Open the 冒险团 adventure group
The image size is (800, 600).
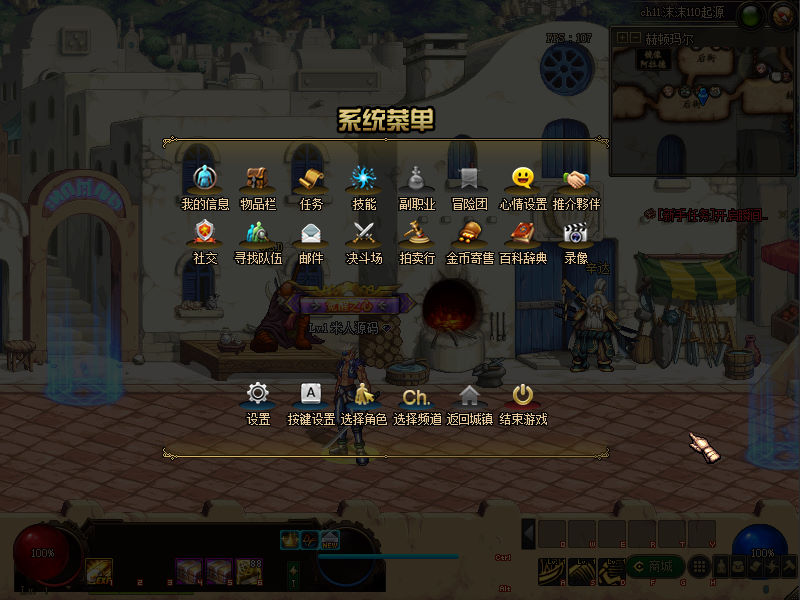(469, 180)
